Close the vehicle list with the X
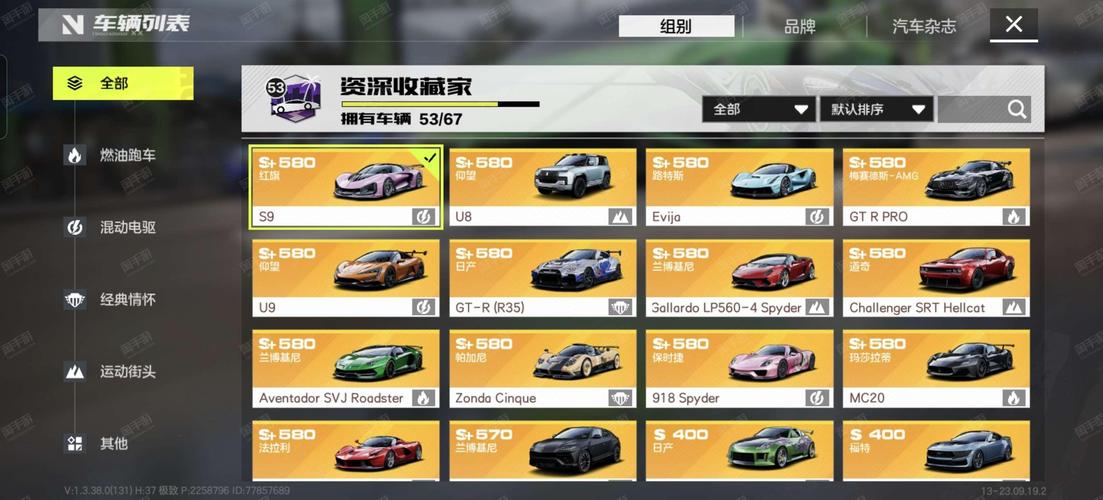1103x500 pixels. 1014,25
